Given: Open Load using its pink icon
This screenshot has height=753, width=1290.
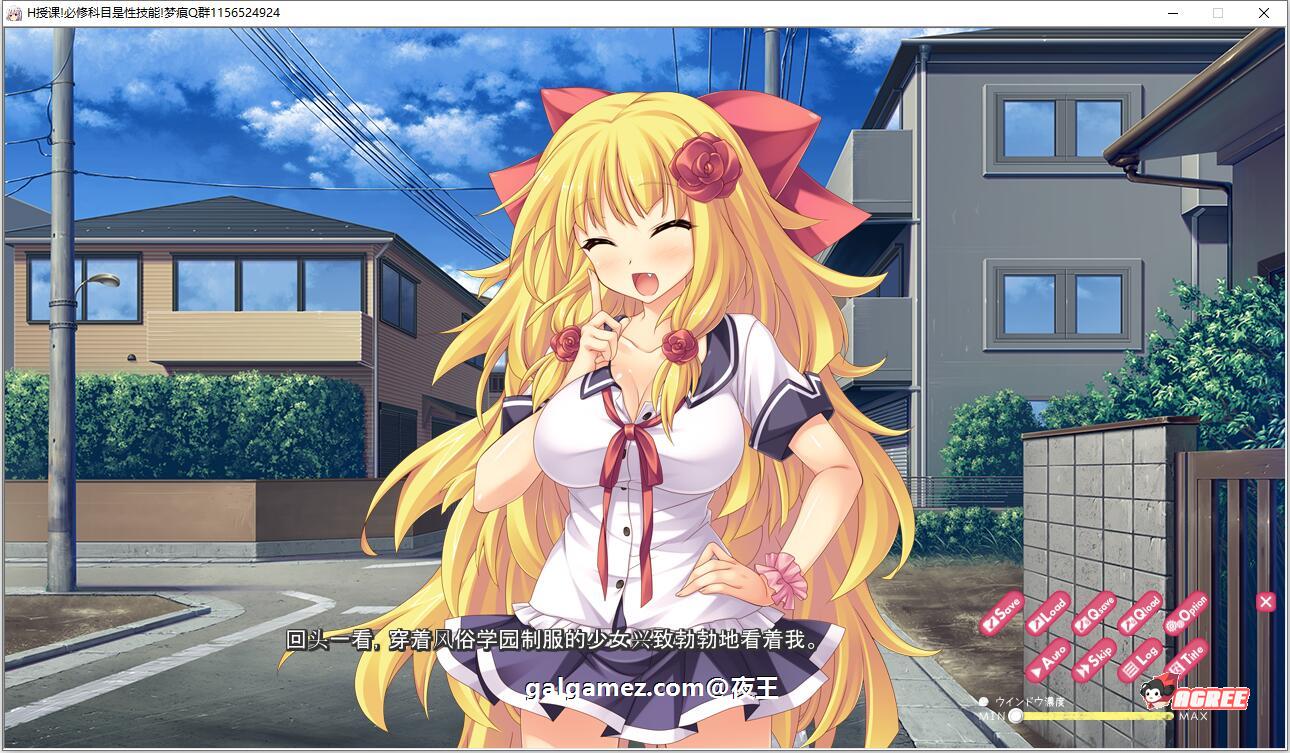Looking at the screenshot, I should 1048,614.
